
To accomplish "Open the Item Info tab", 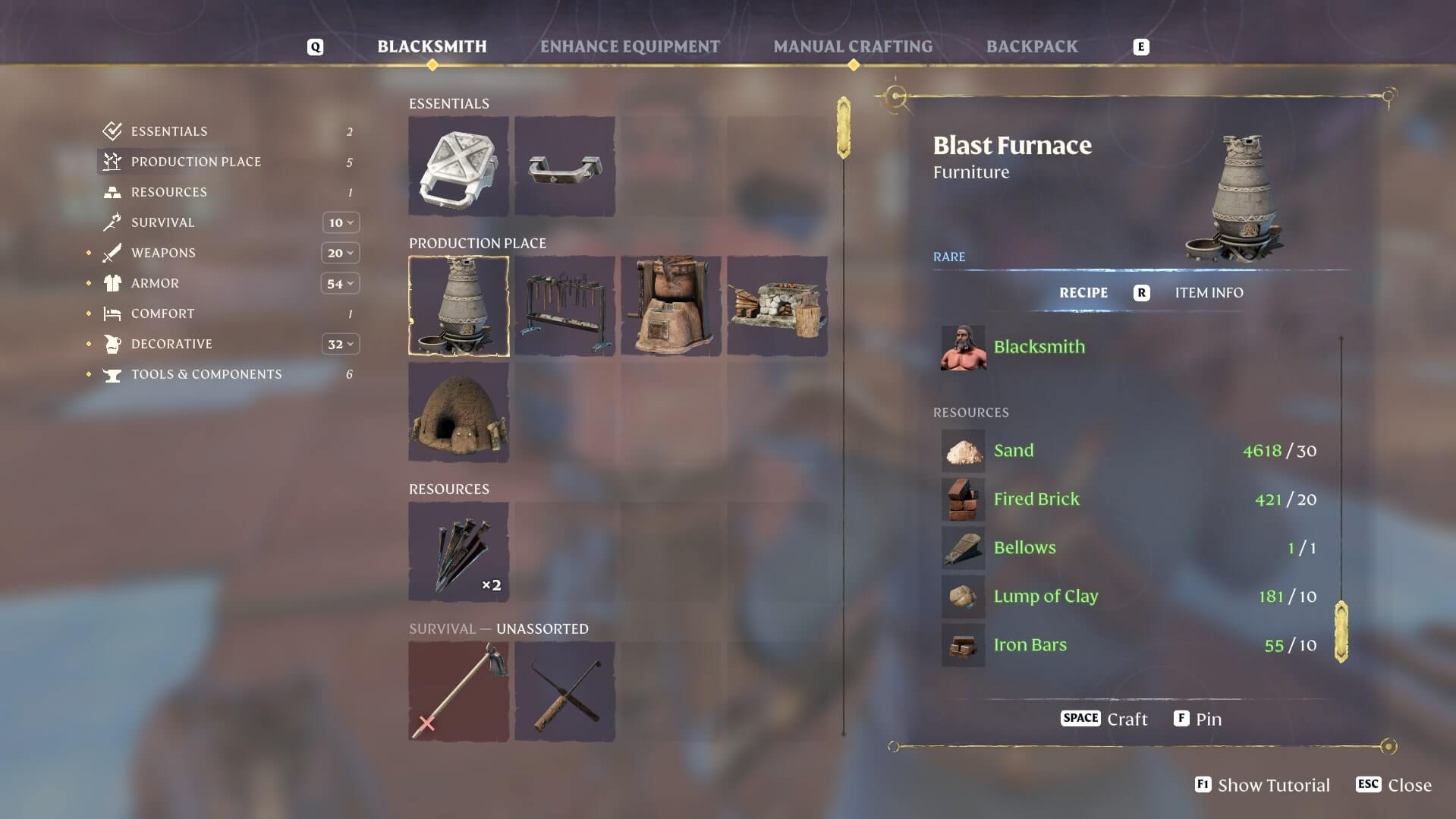I will [x=1209, y=293].
